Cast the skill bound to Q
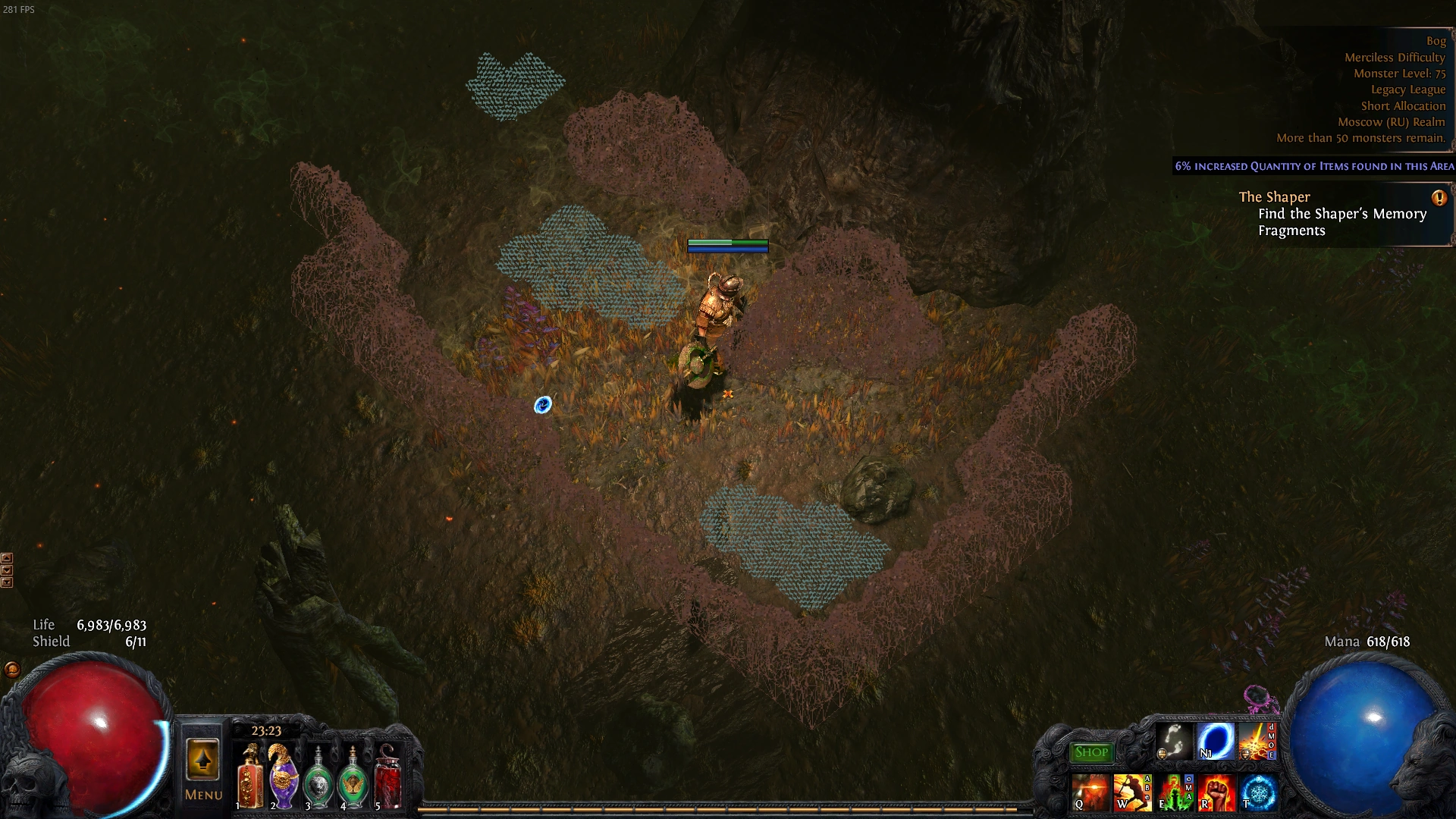Viewport: 1456px width, 819px height. point(1090,792)
